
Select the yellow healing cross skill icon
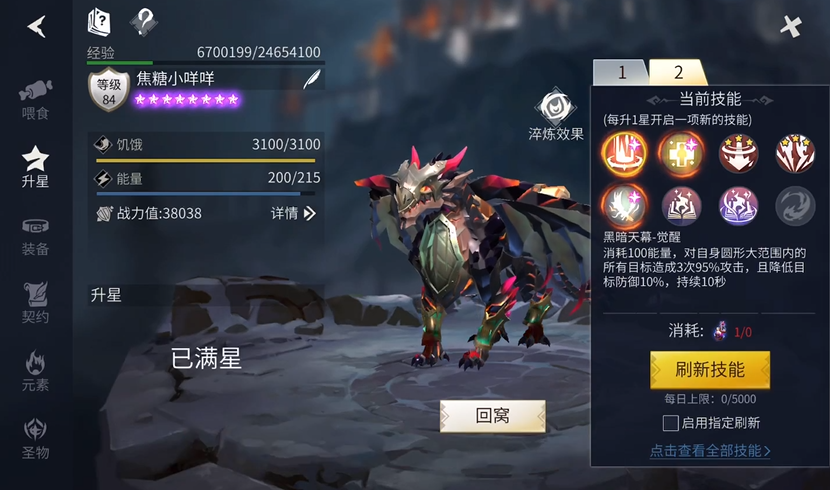[x=681, y=153]
